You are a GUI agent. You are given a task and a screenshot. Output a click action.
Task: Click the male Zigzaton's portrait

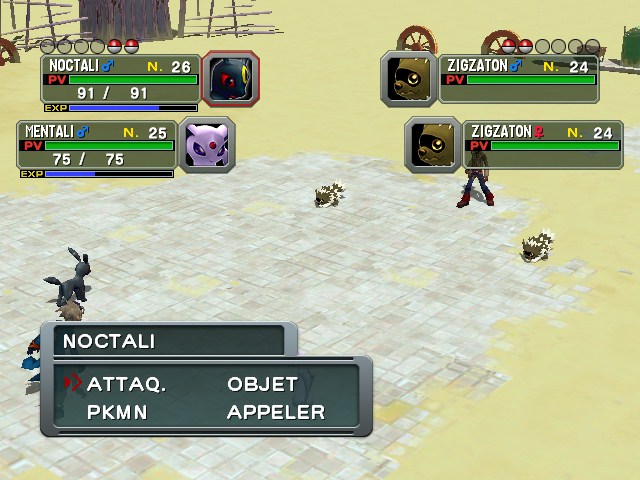click(x=409, y=78)
